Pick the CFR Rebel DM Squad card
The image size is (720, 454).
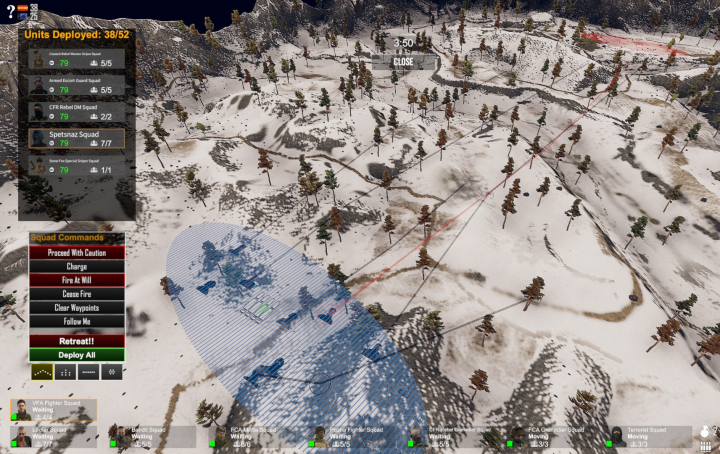tap(76, 111)
